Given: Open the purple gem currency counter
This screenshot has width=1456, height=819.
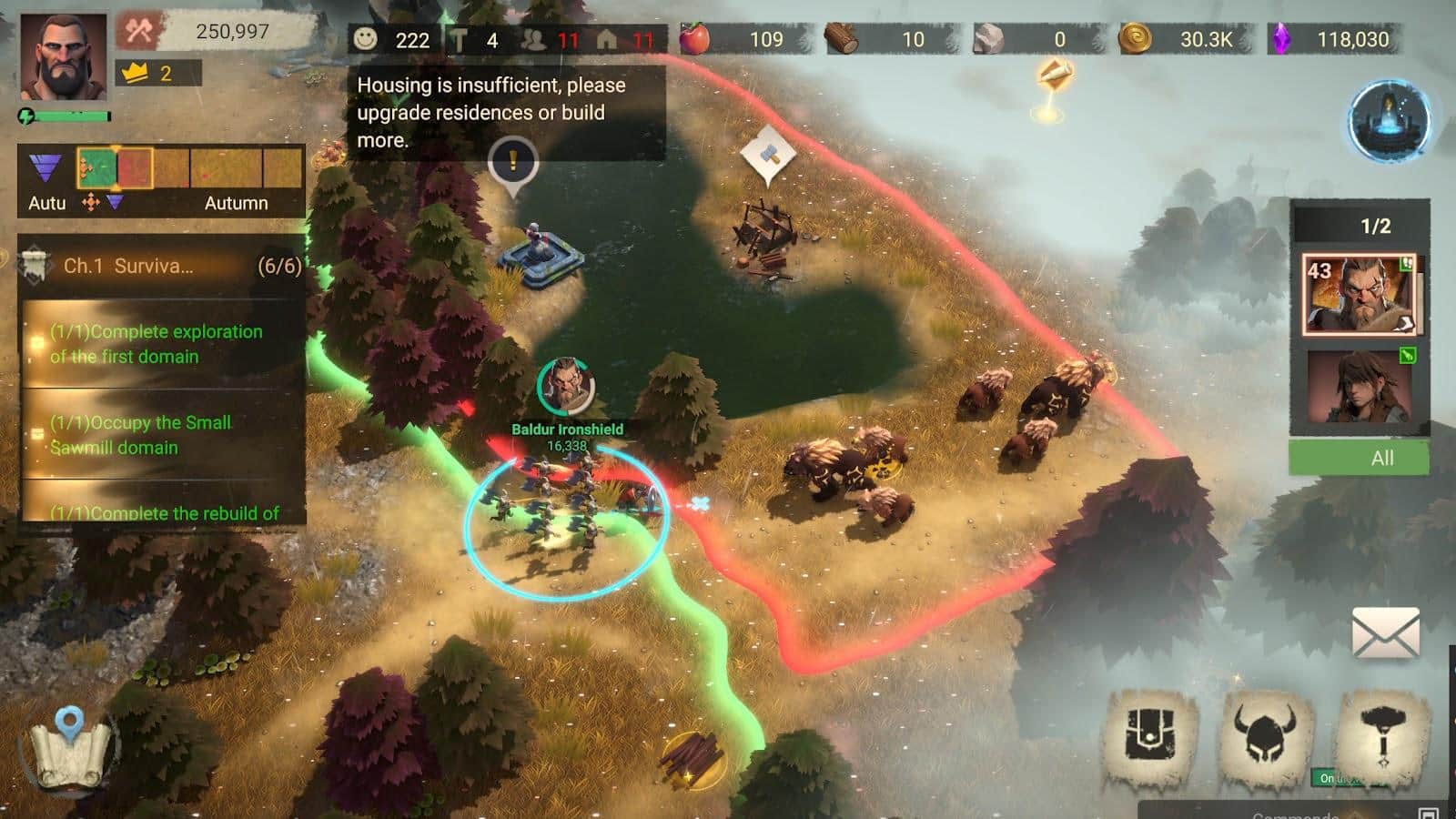Looking at the screenshot, I should [x=1334, y=39].
